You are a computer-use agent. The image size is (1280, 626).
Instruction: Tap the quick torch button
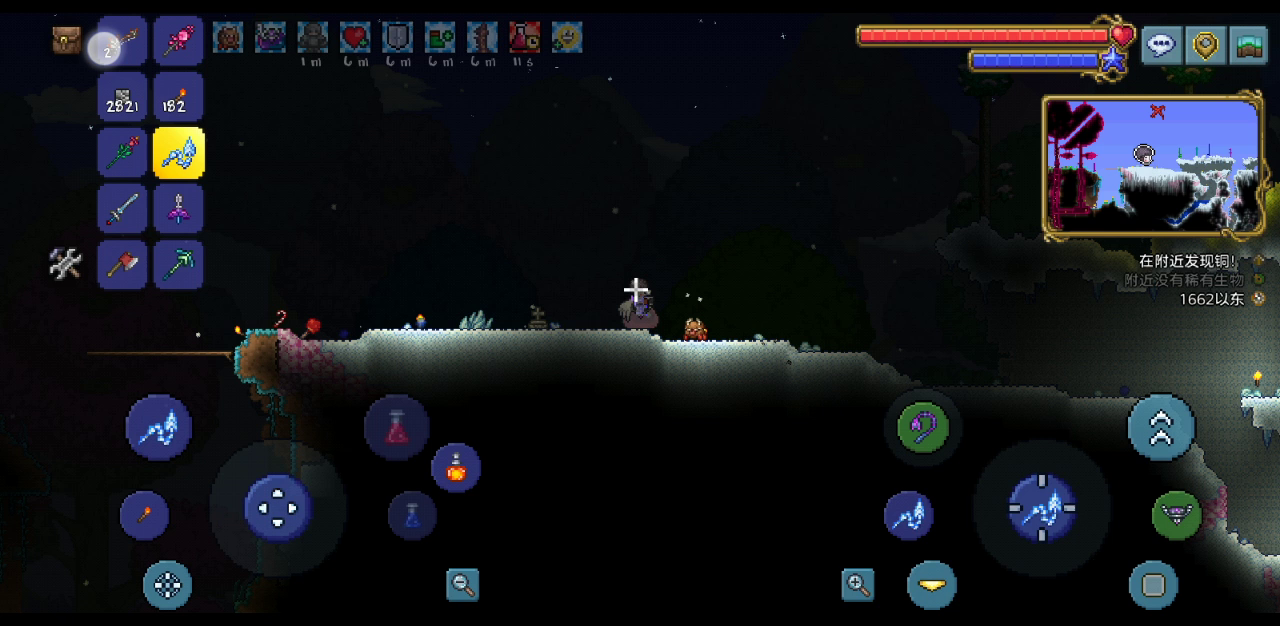[144, 516]
